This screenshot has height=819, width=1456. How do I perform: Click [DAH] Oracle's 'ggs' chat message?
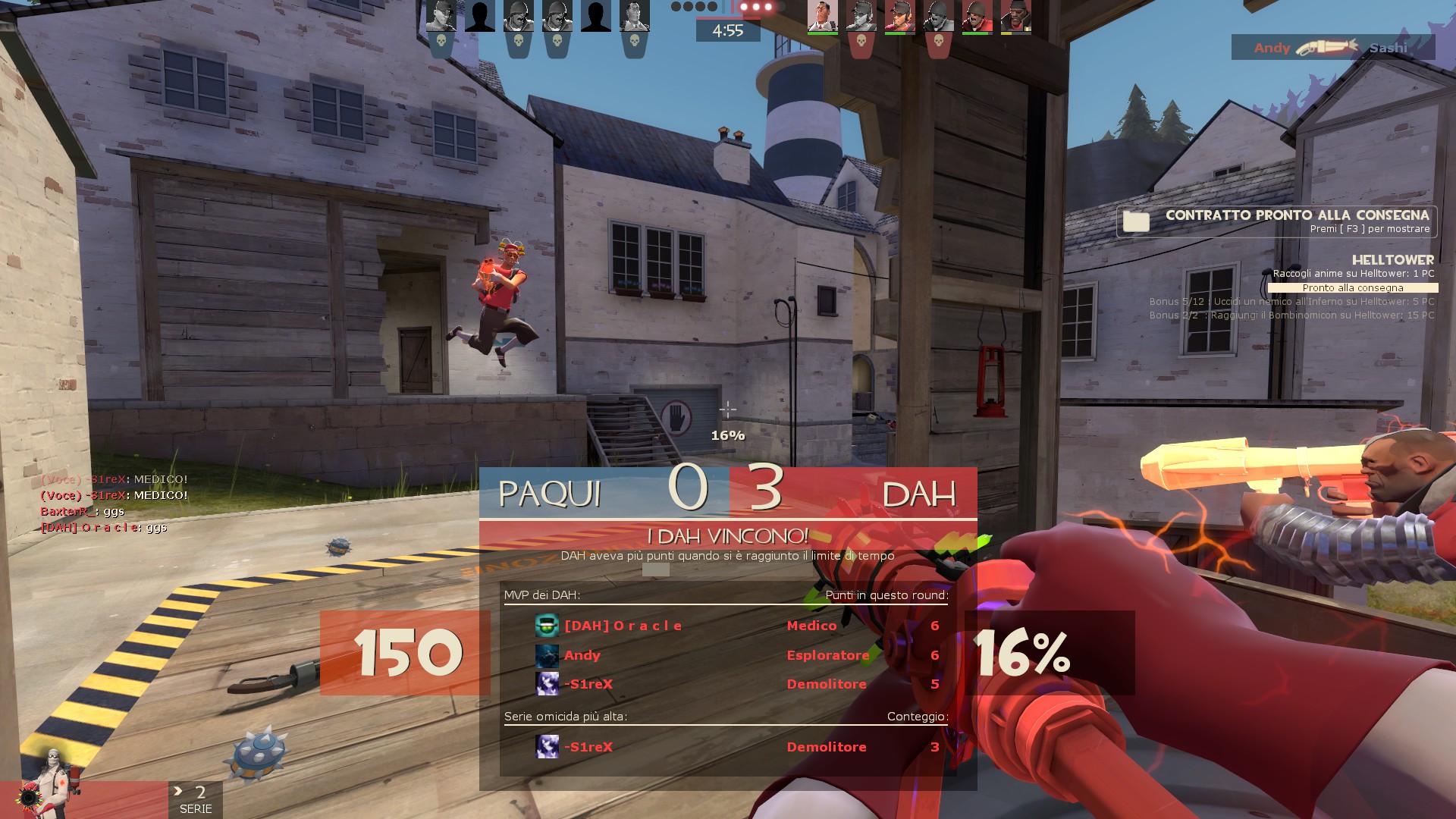pos(103,528)
